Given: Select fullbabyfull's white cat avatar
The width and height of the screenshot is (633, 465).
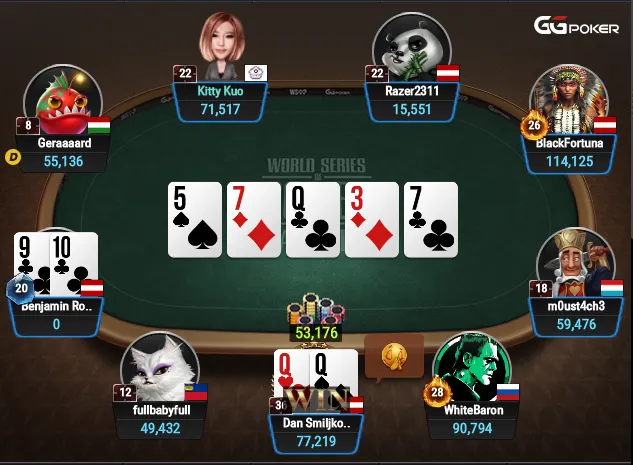Looking at the screenshot, I should (157, 367).
